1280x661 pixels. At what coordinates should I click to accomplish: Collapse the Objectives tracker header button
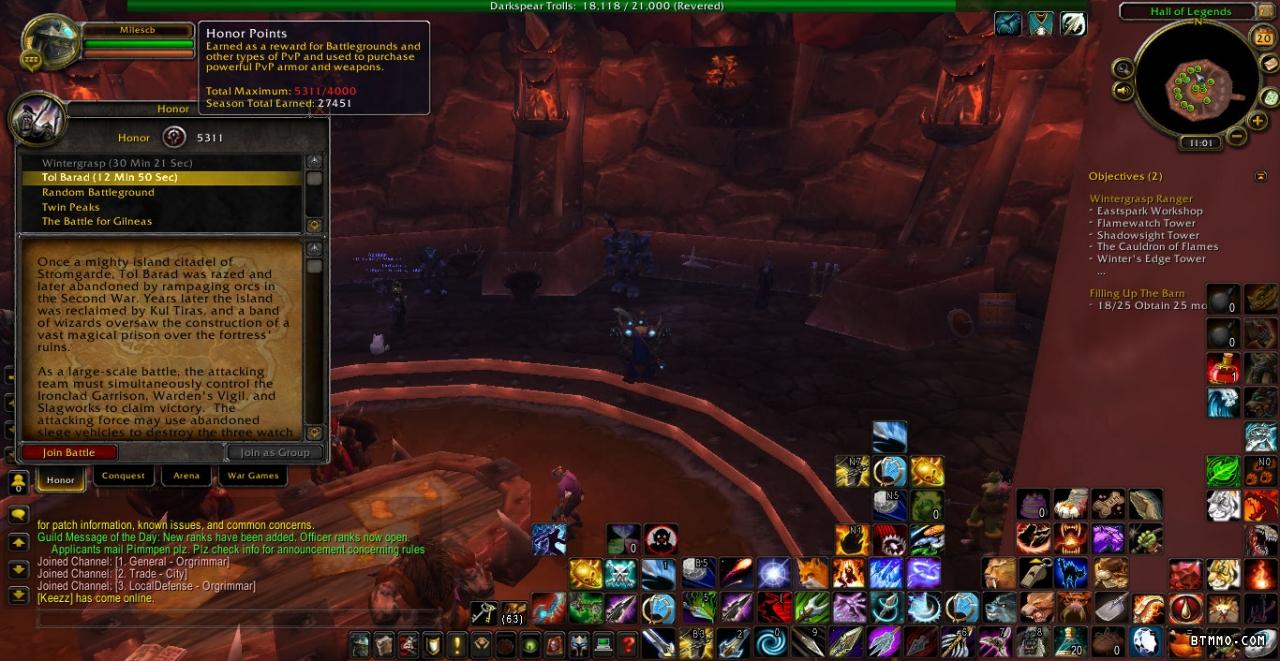[1260, 177]
